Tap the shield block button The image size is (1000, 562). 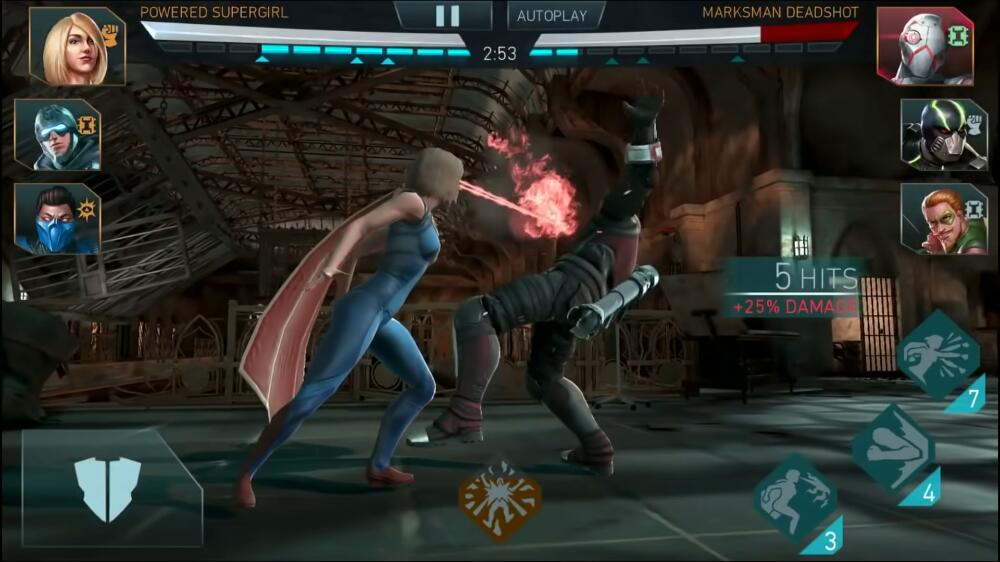(x=110, y=488)
